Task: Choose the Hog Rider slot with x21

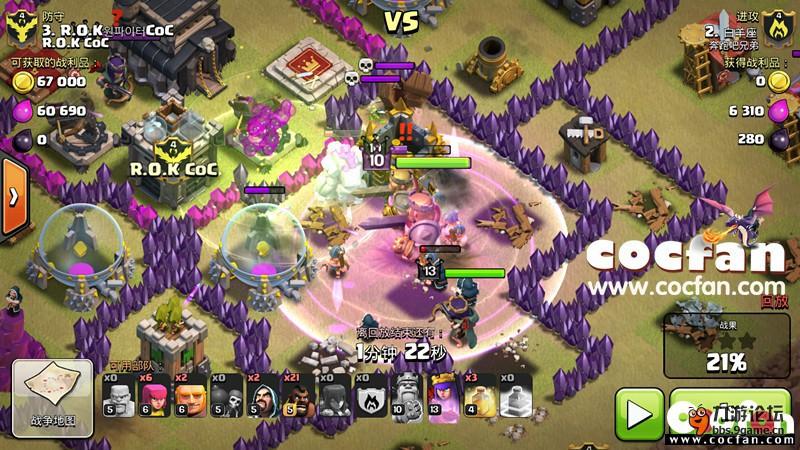Action: coord(297,396)
